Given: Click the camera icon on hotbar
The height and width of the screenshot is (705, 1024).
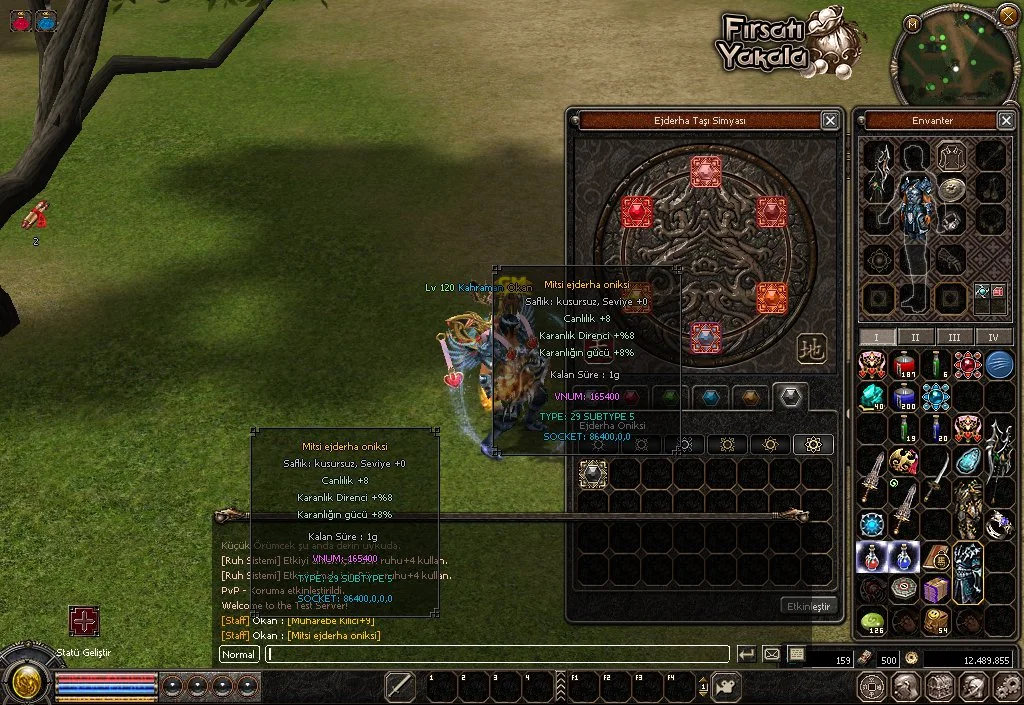Looking at the screenshot, I should tap(725, 687).
